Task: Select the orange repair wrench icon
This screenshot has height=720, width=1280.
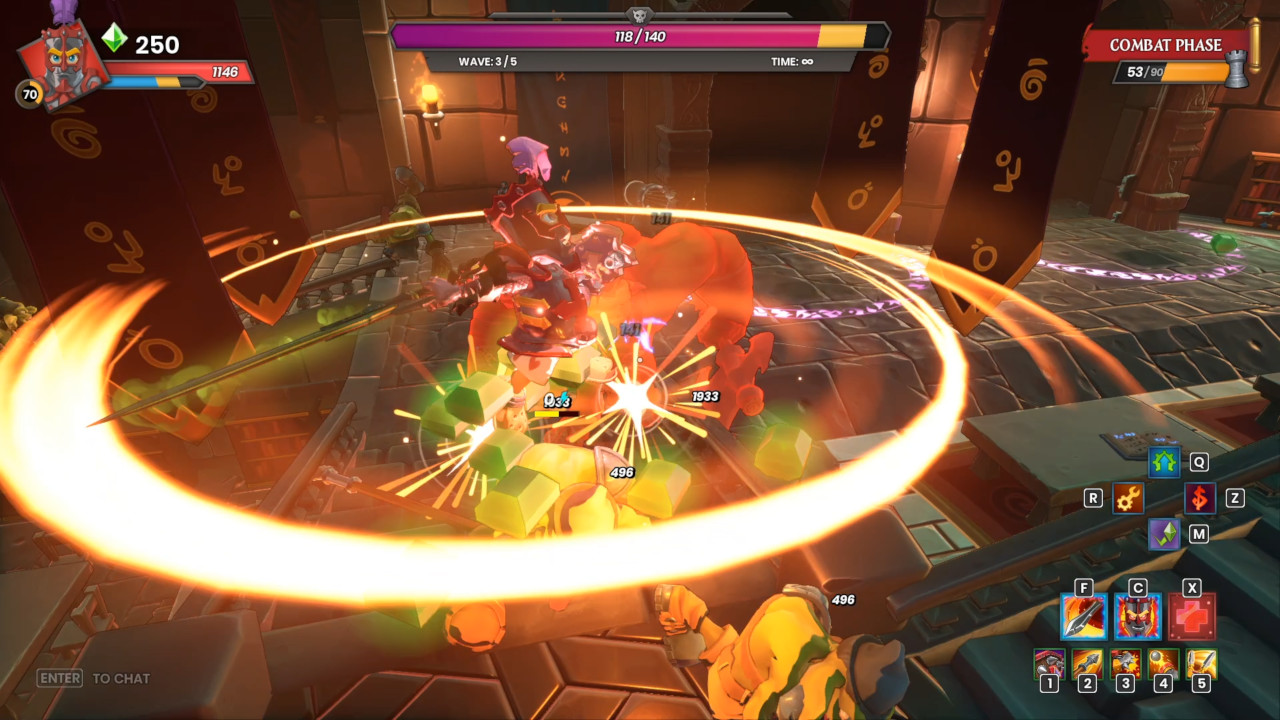Action: pyautogui.click(x=1128, y=498)
